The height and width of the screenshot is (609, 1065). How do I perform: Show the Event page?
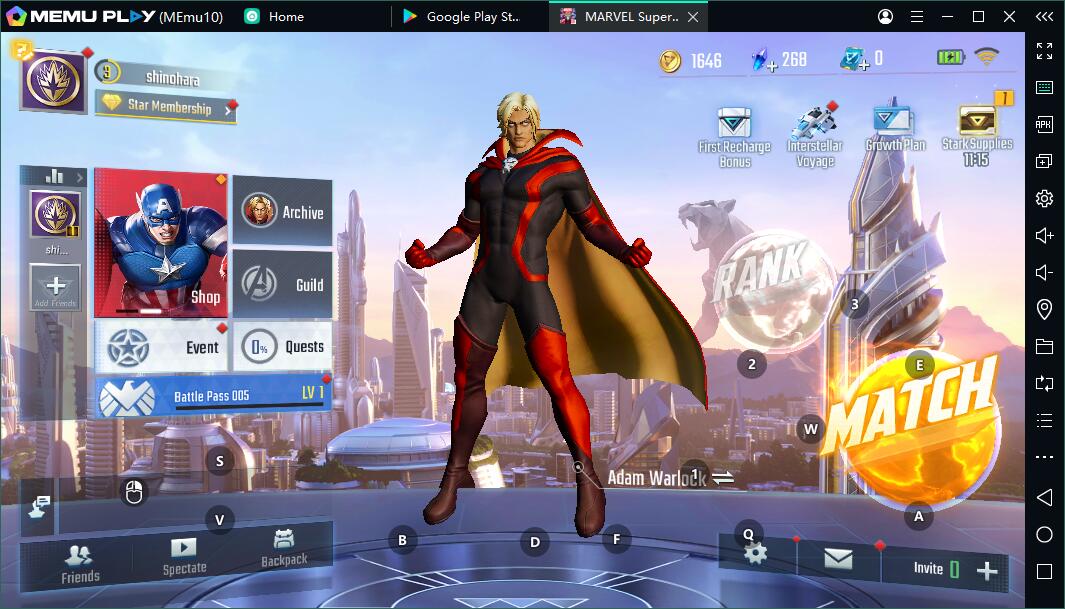(162, 347)
